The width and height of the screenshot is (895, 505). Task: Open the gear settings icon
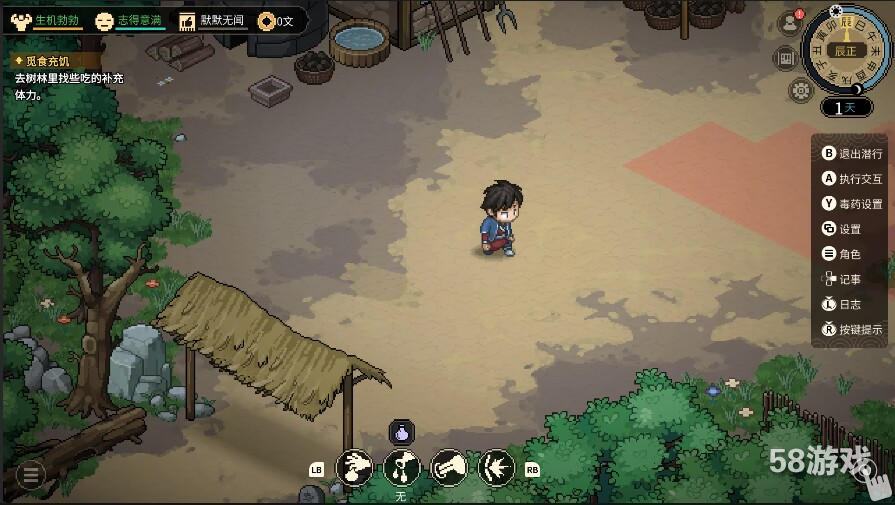click(800, 90)
